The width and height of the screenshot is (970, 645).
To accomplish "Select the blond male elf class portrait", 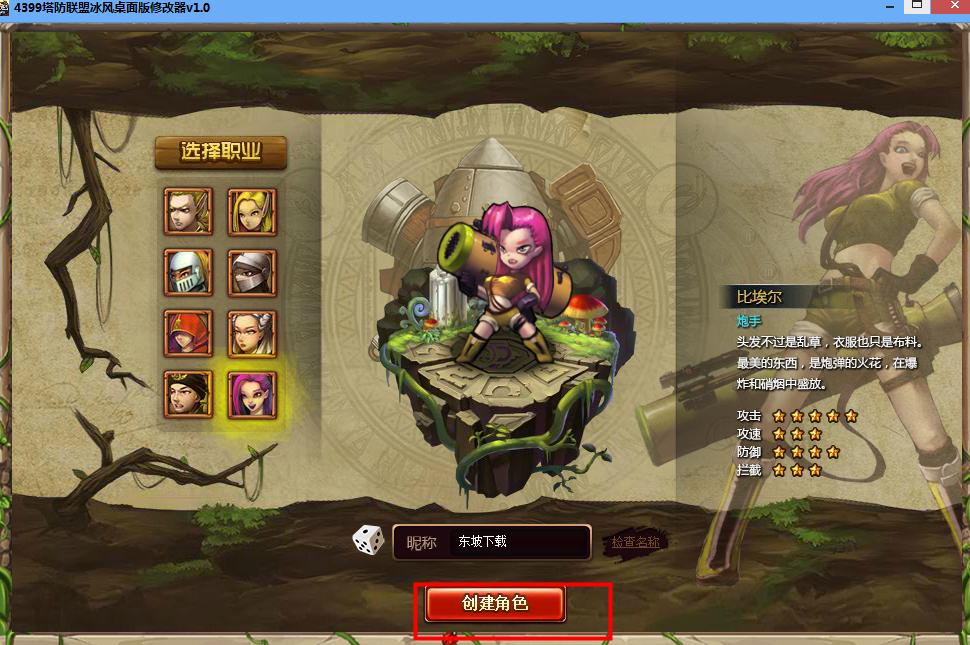I will 188,211.
